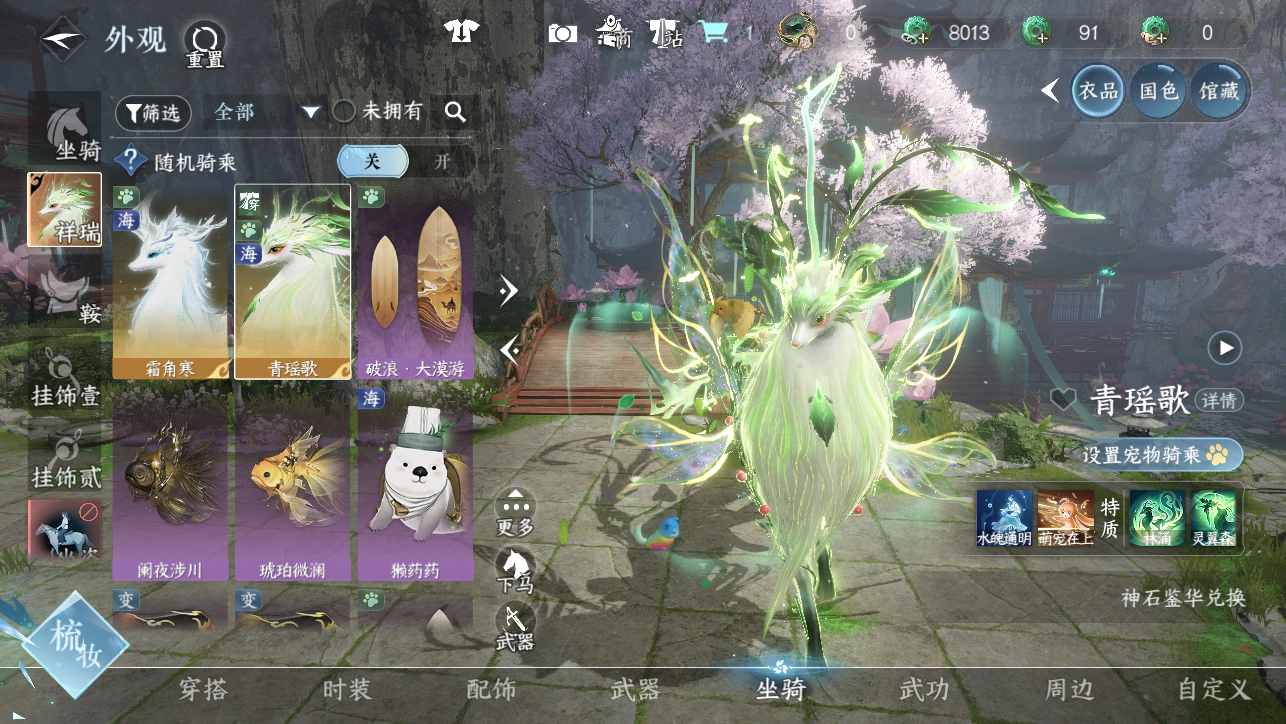The image size is (1286, 724).
Task: Switch to the 时装 bottom tab
Action: (347, 689)
